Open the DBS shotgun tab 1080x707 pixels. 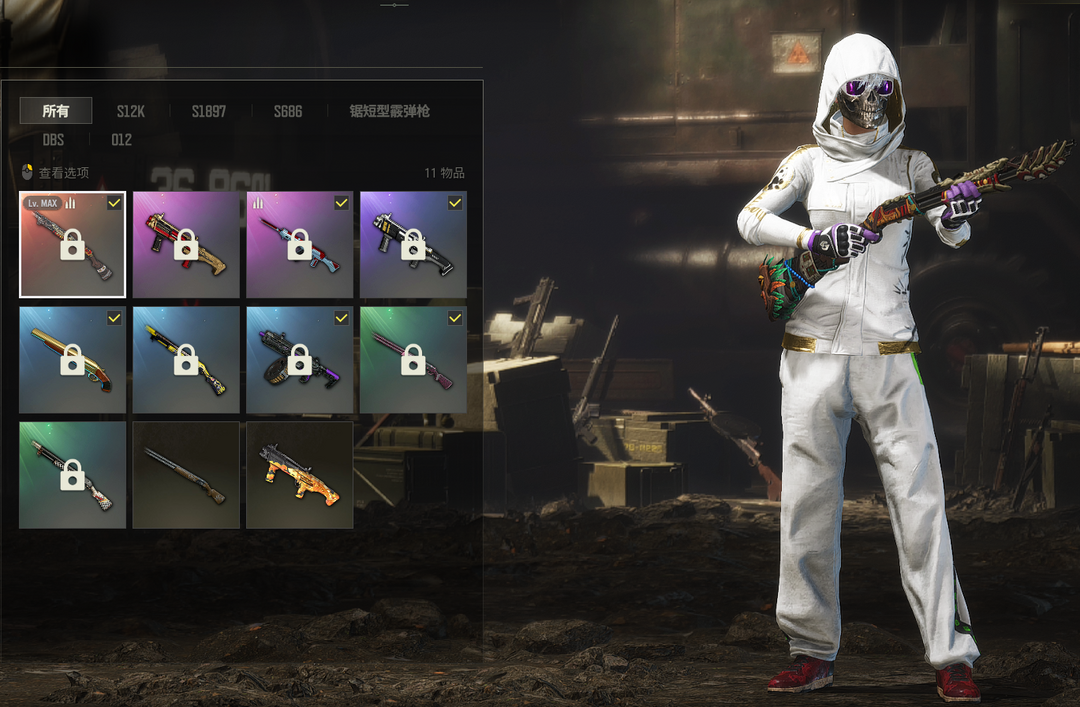(x=53, y=140)
